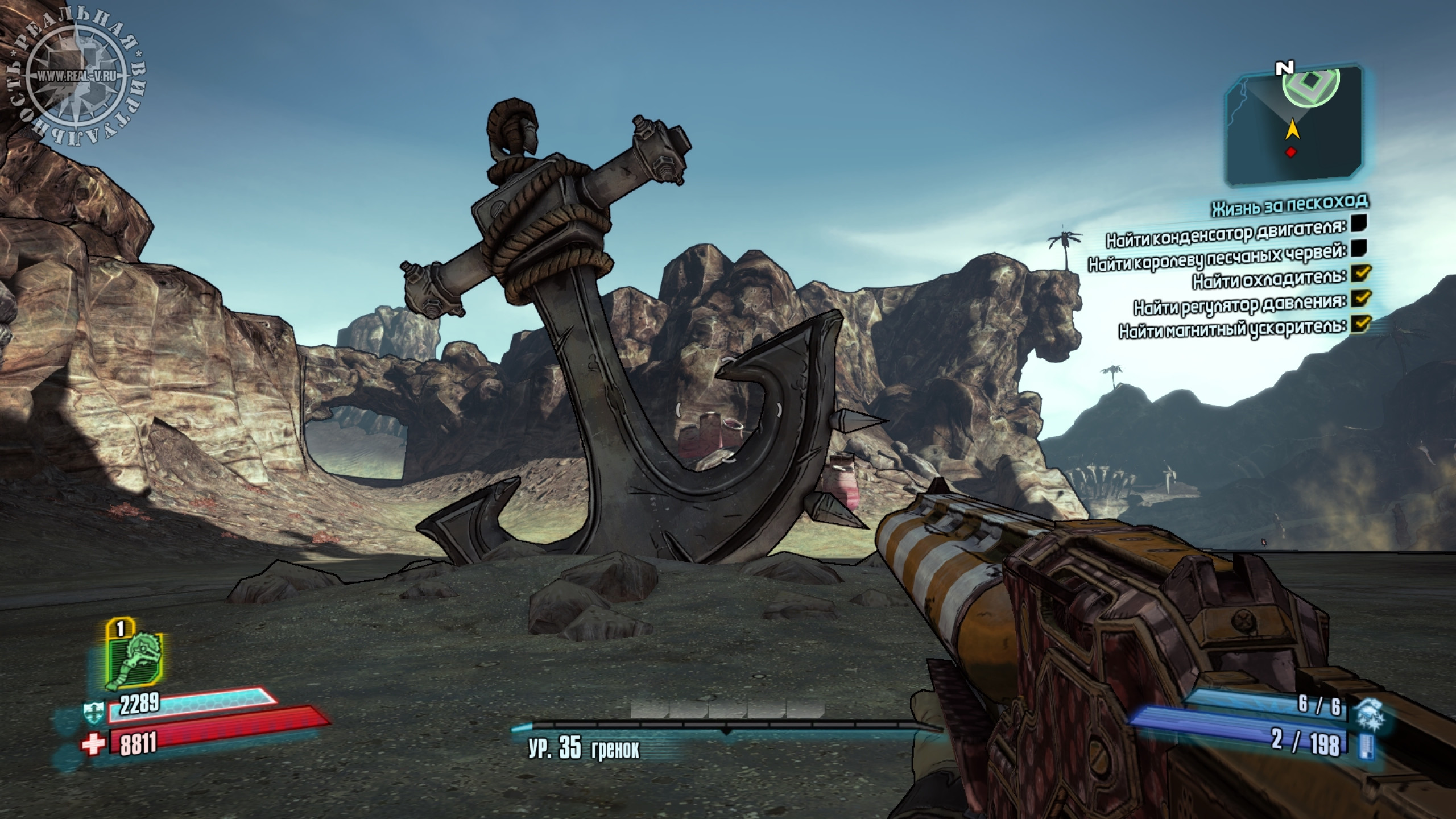
Task: Select completed objective Найти охладитель
Action: pos(1269,279)
